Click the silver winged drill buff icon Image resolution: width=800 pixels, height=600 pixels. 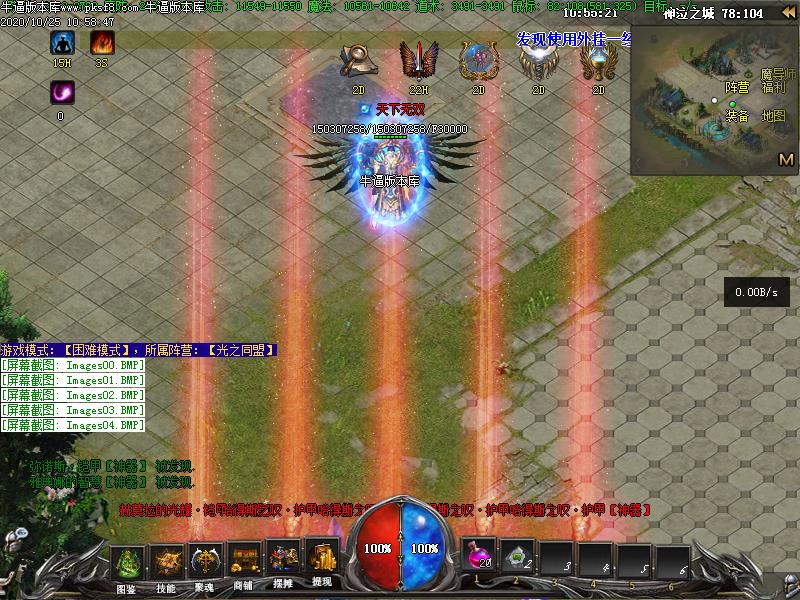[537, 62]
